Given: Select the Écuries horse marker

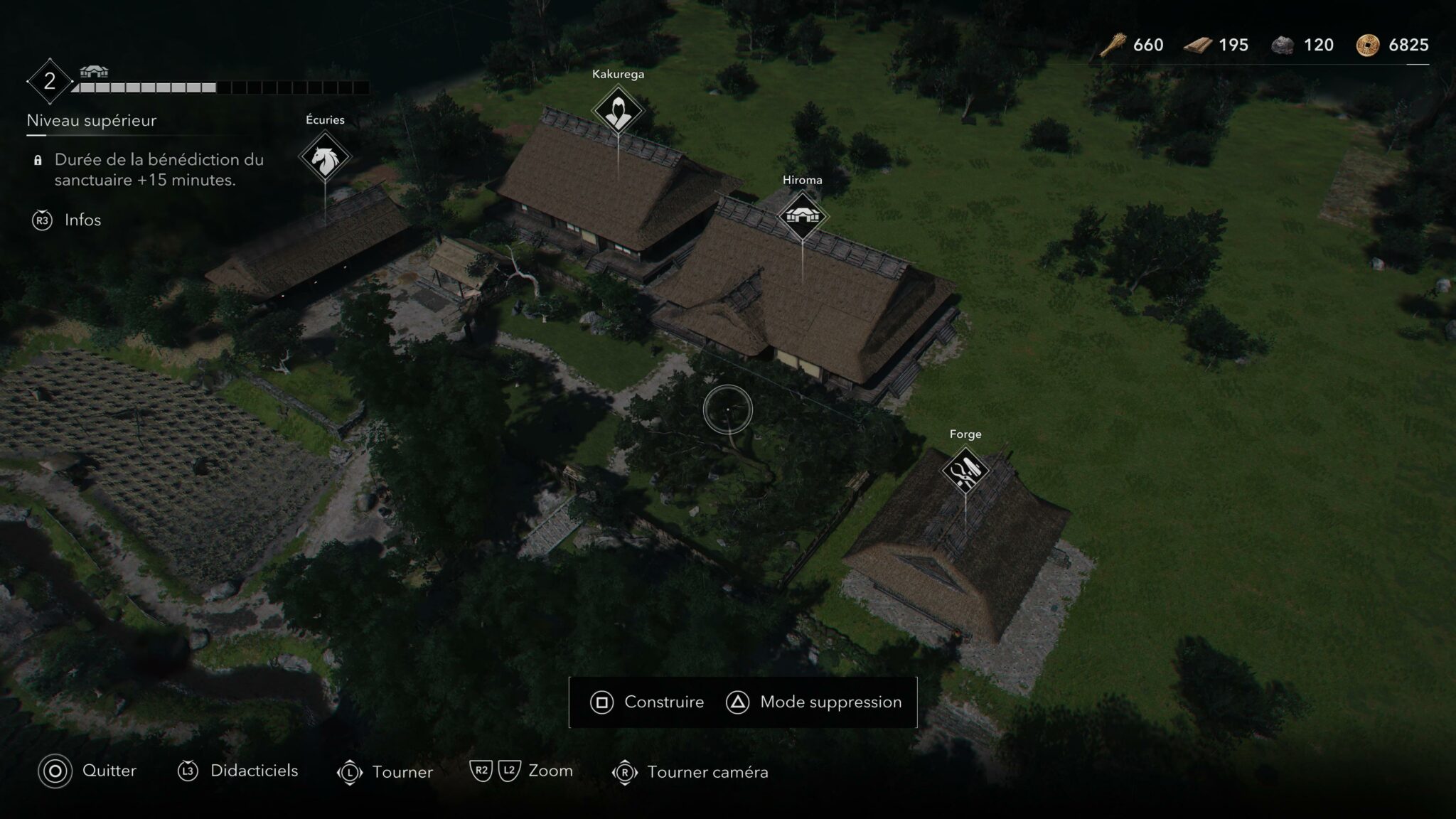Looking at the screenshot, I should 325,158.
